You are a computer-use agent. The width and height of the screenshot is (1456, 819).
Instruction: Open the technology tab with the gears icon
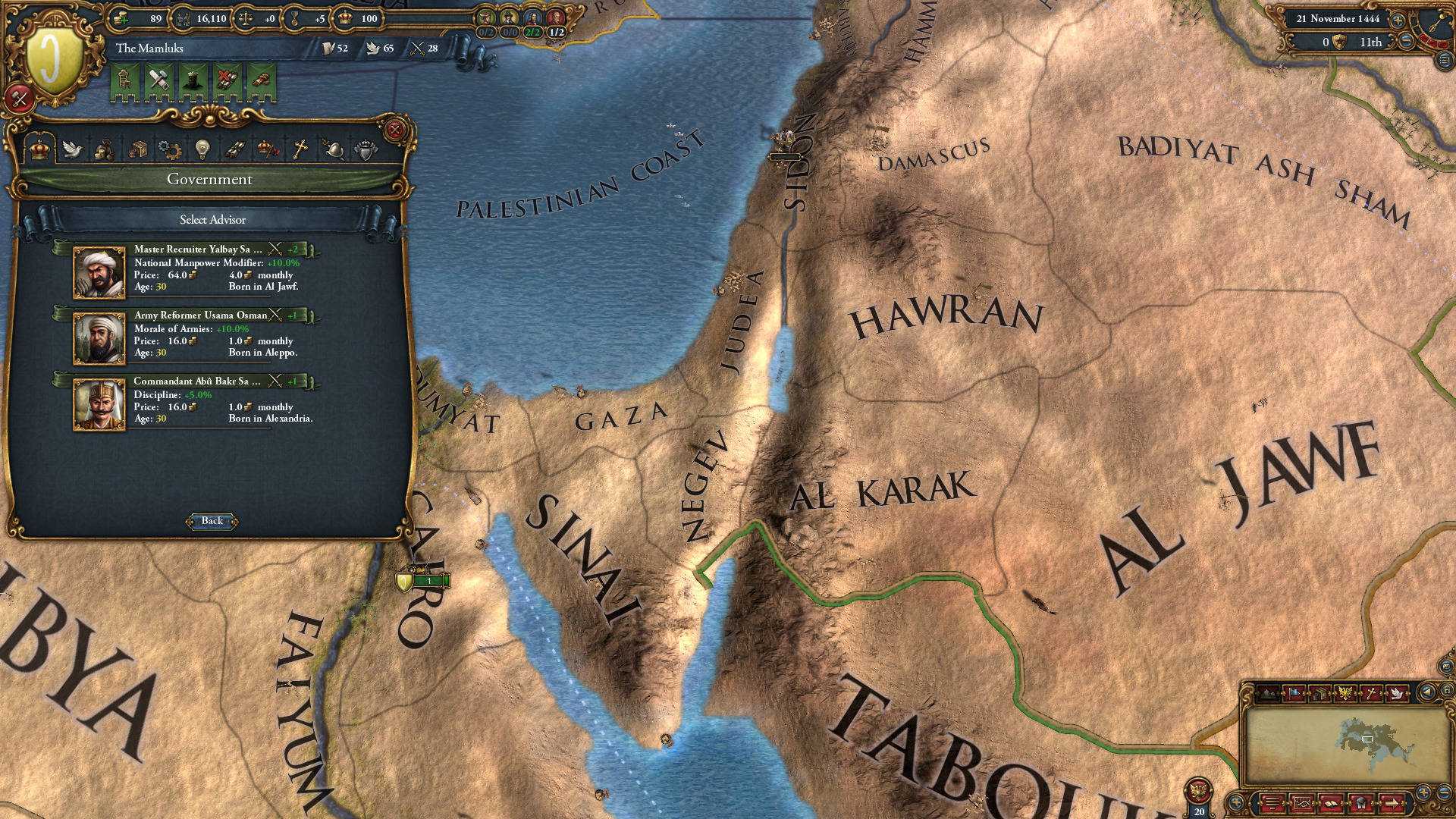pyautogui.click(x=168, y=149)
